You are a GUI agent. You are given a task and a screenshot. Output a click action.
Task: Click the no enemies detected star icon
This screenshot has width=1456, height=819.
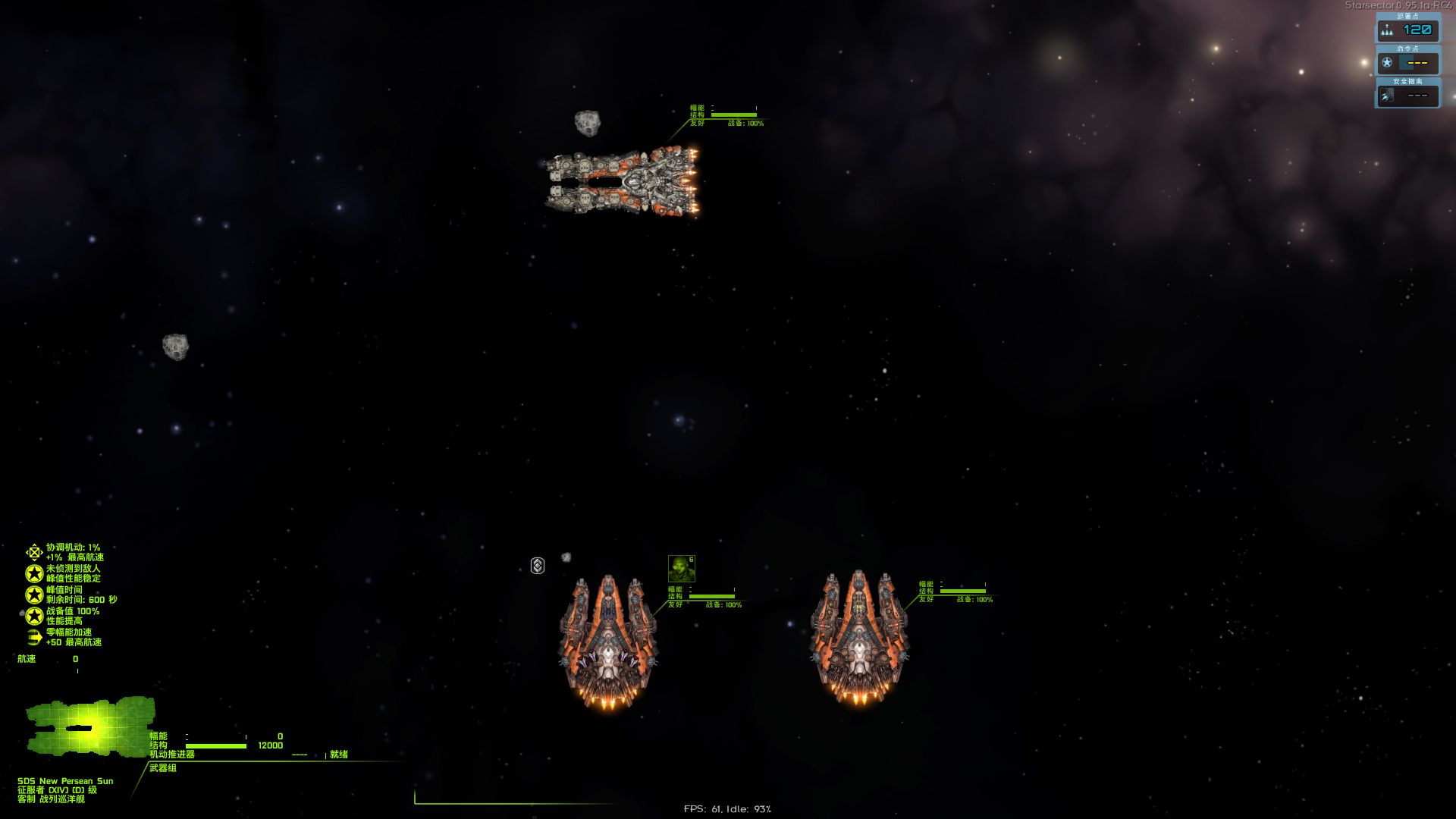coord(34,573)
